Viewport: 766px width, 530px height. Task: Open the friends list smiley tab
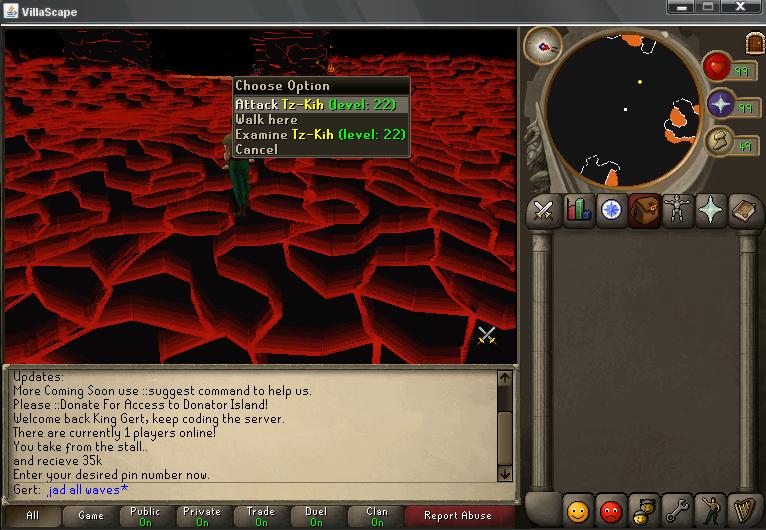point(577,511)
